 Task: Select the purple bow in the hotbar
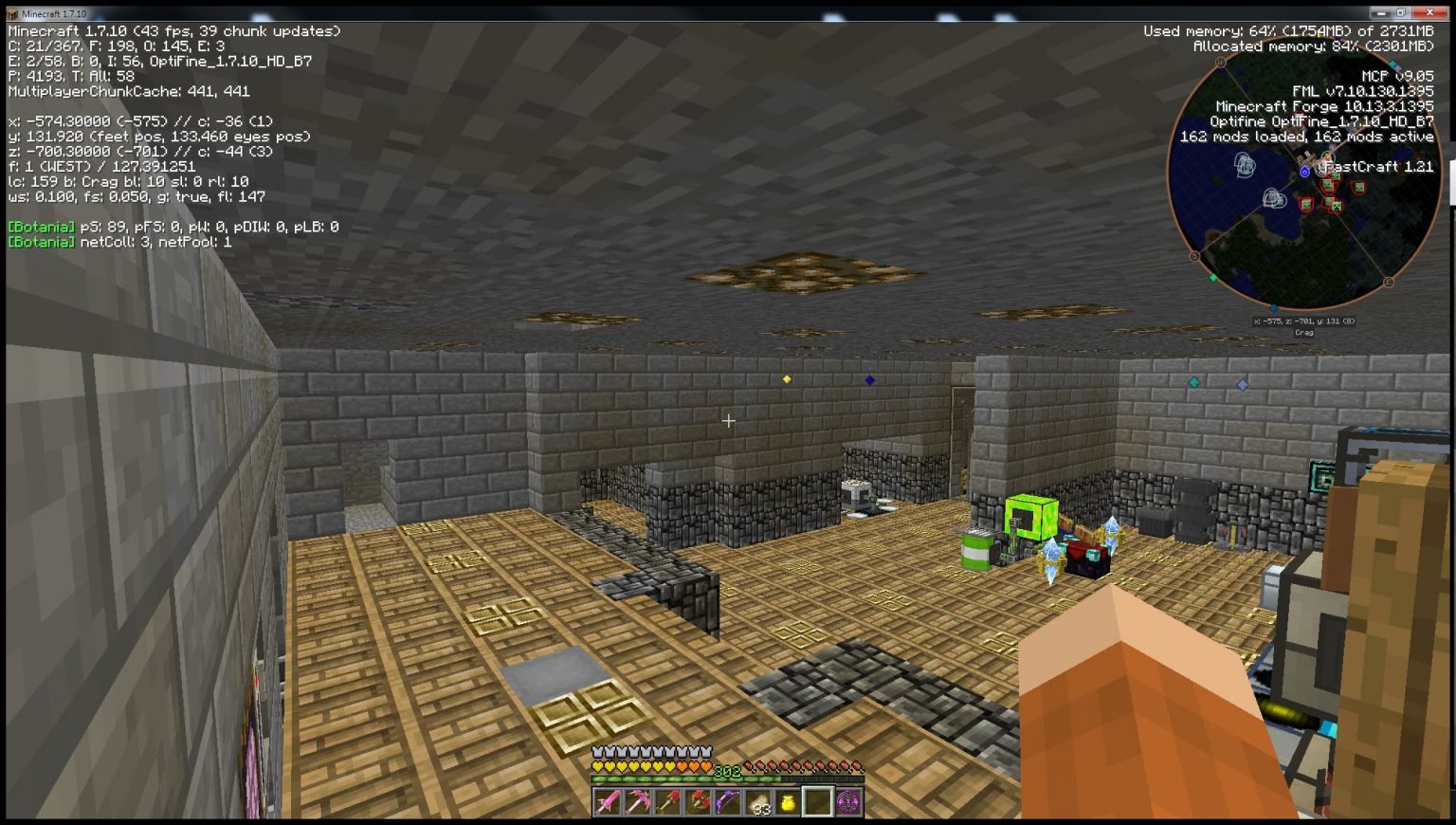coord(728,801)
